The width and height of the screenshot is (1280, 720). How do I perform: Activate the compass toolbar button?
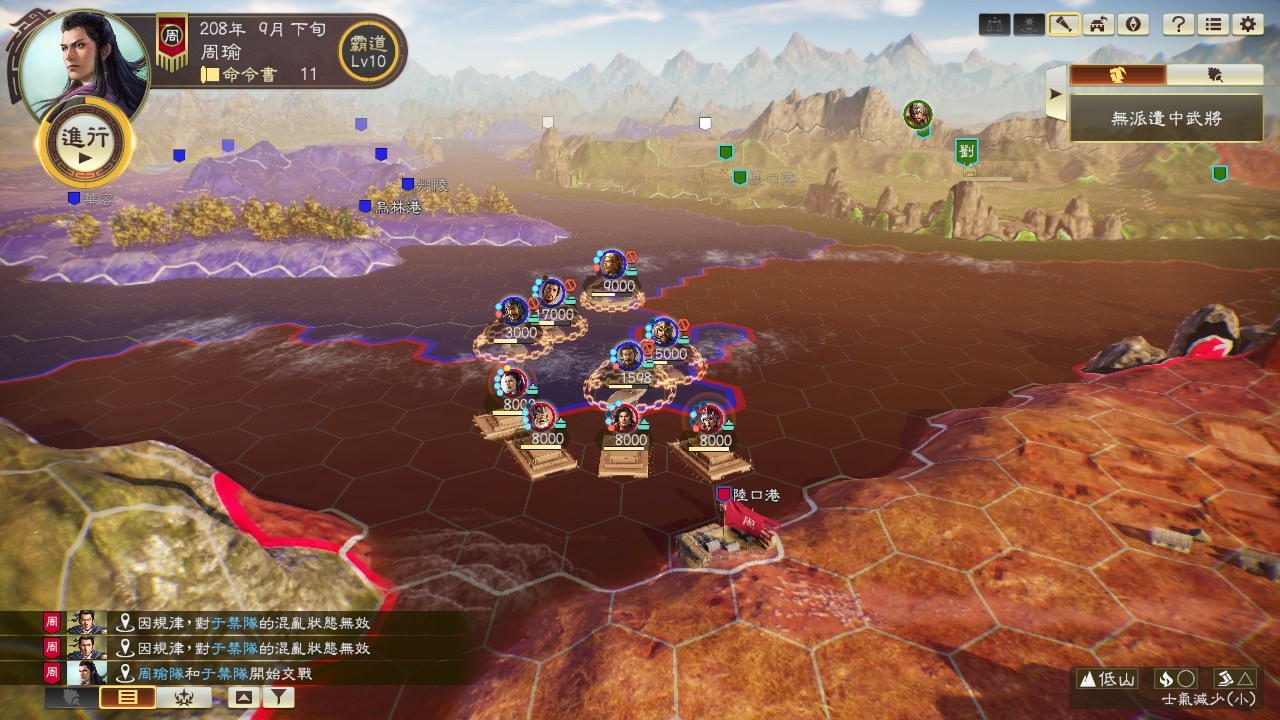tap(1132, 25)
